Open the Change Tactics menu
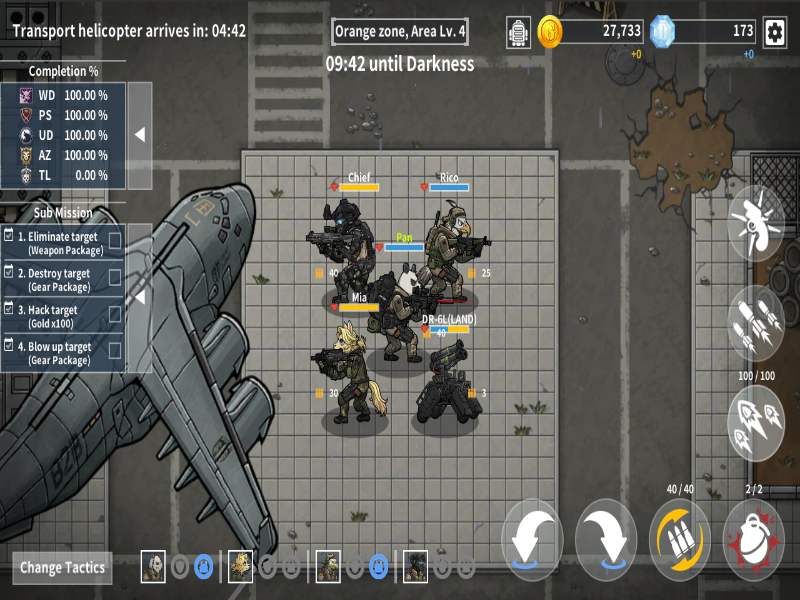 [x=63, y=567]
